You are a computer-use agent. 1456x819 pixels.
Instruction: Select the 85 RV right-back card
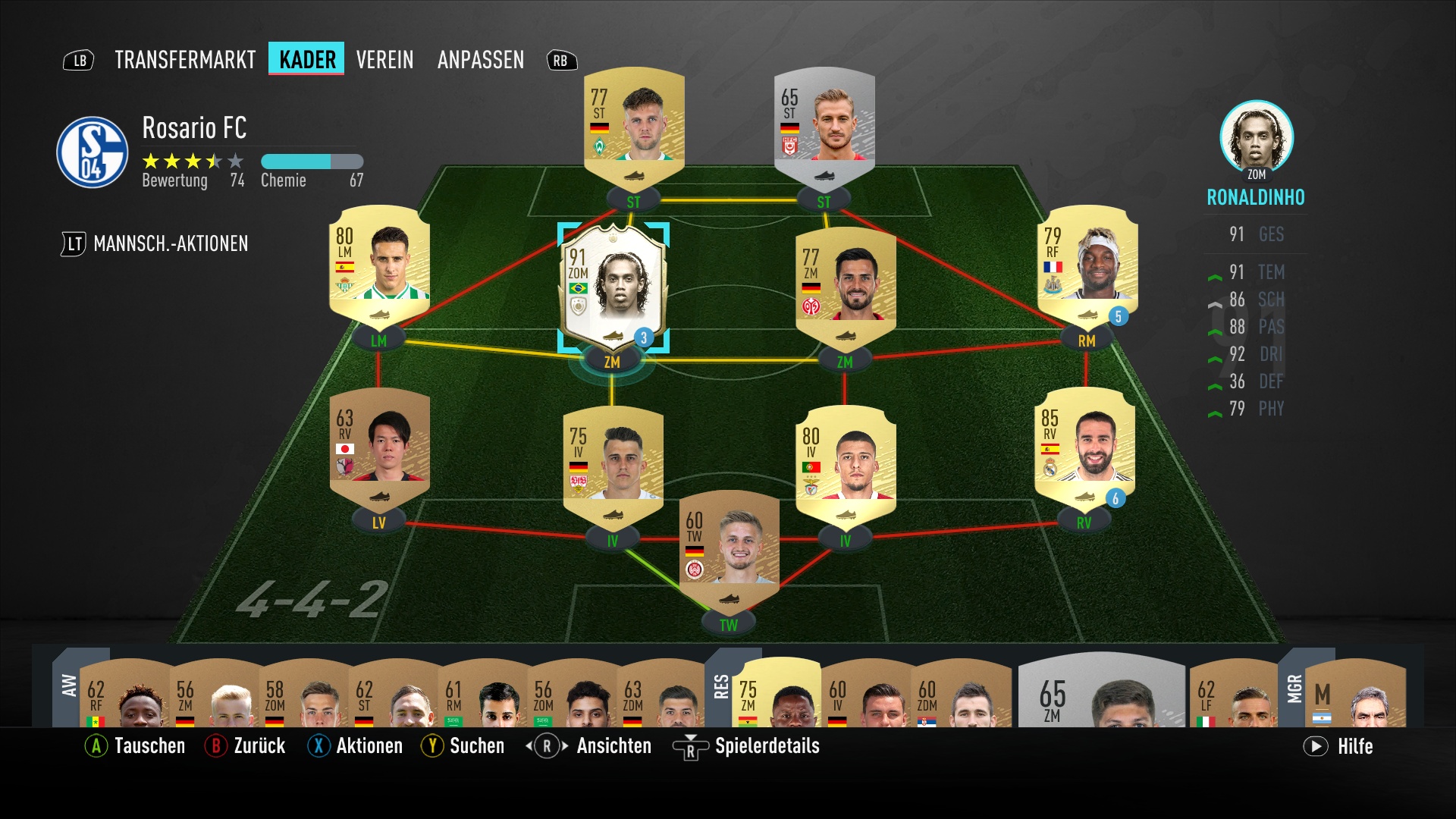(x=1084, y=447)
